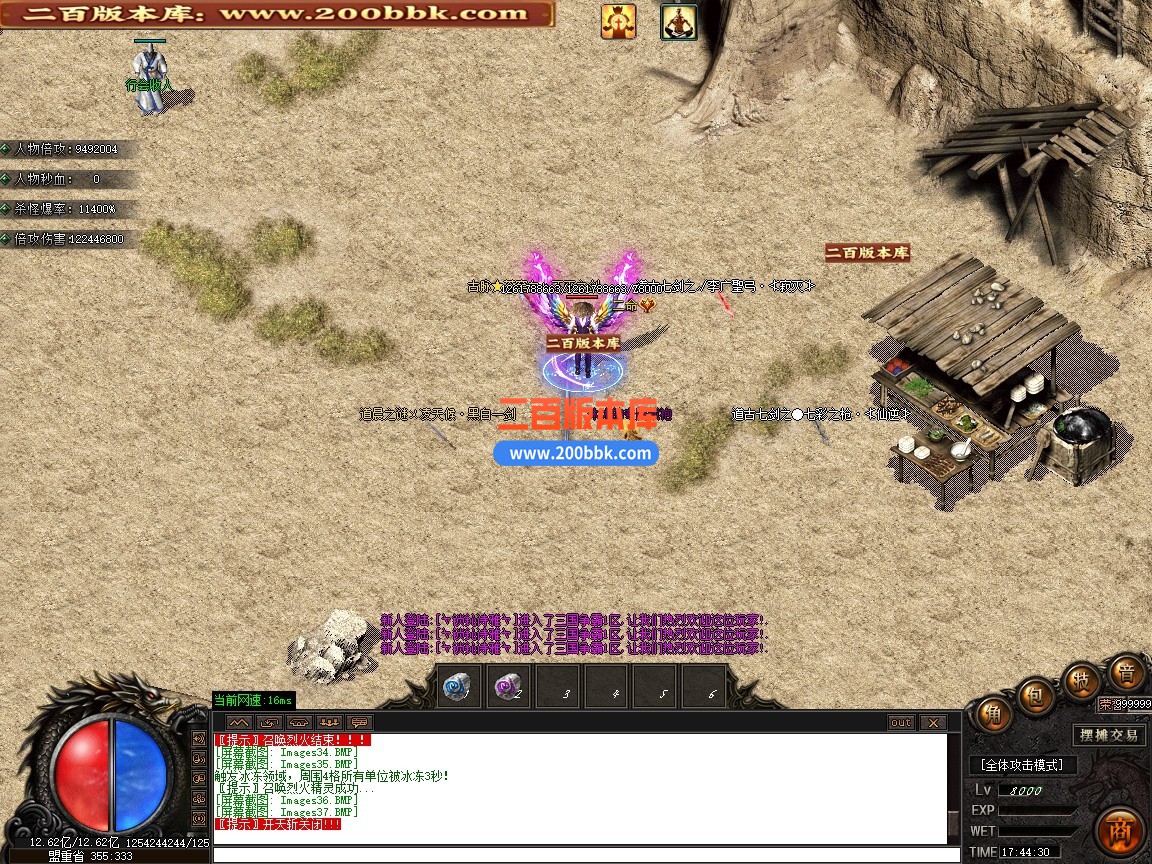Toggle the sound (音) button
This screenshot has width=1152, height=864.
1126,673
